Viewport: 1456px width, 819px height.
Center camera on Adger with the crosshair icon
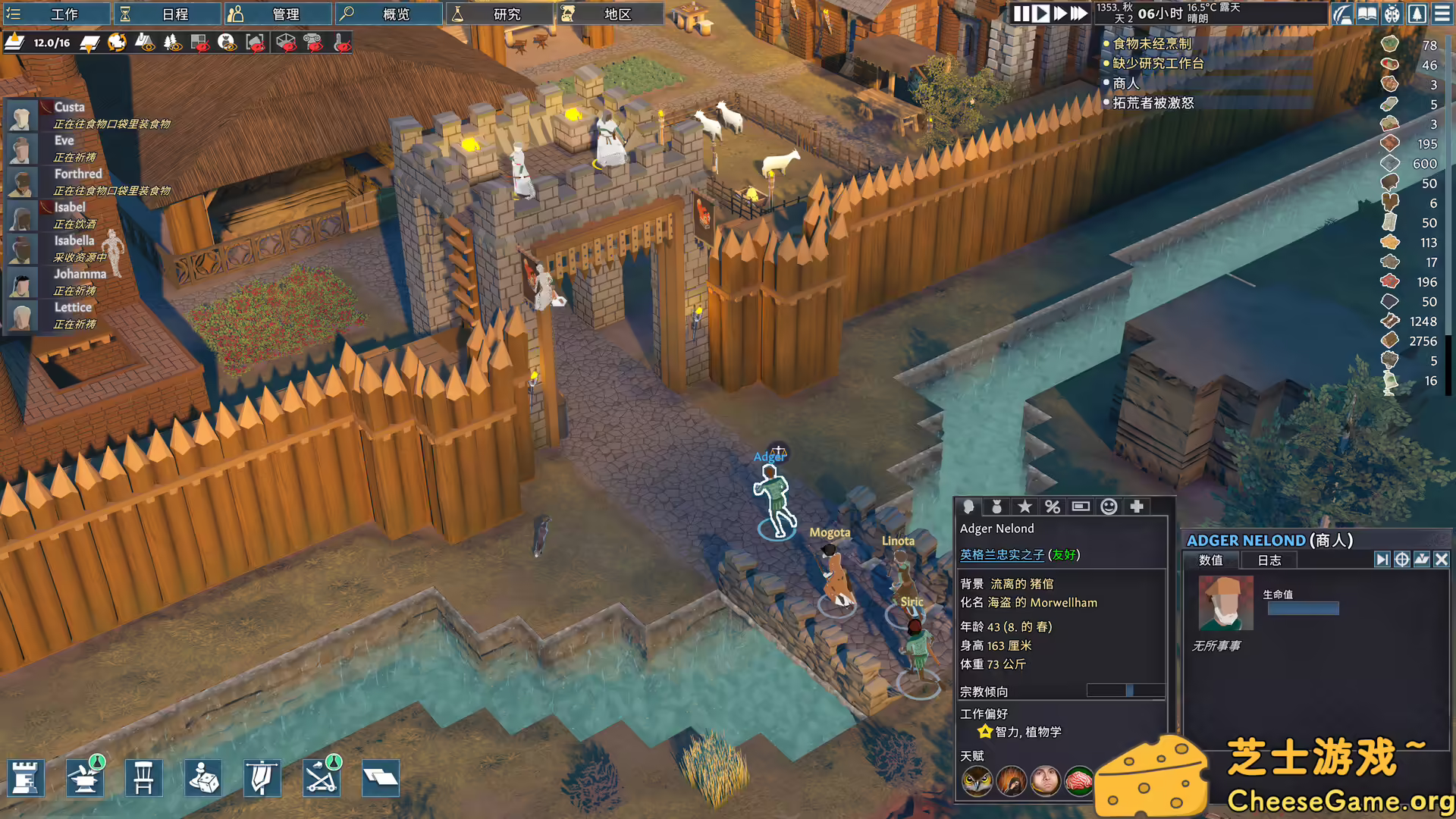1401,560
